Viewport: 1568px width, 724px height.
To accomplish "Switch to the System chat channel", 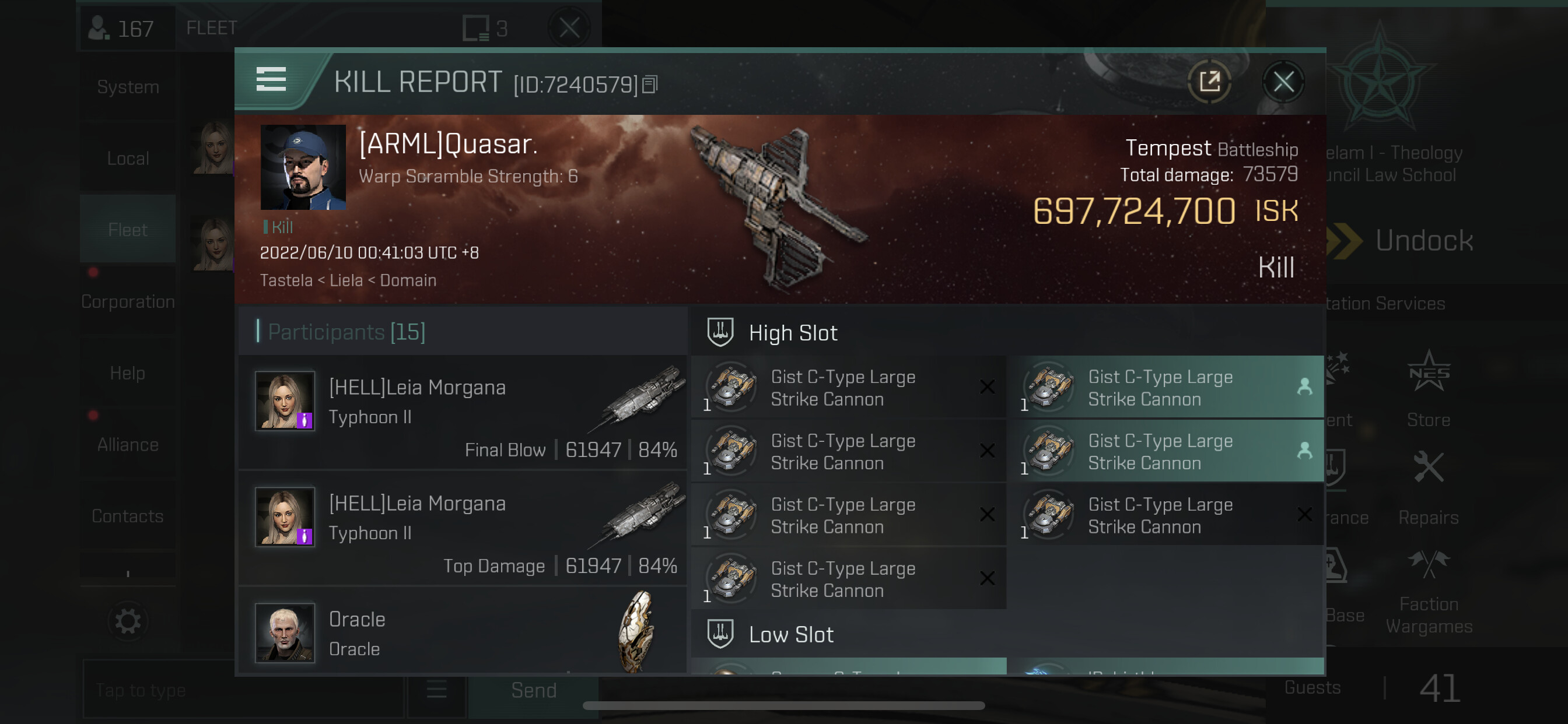I will point(128,87).
